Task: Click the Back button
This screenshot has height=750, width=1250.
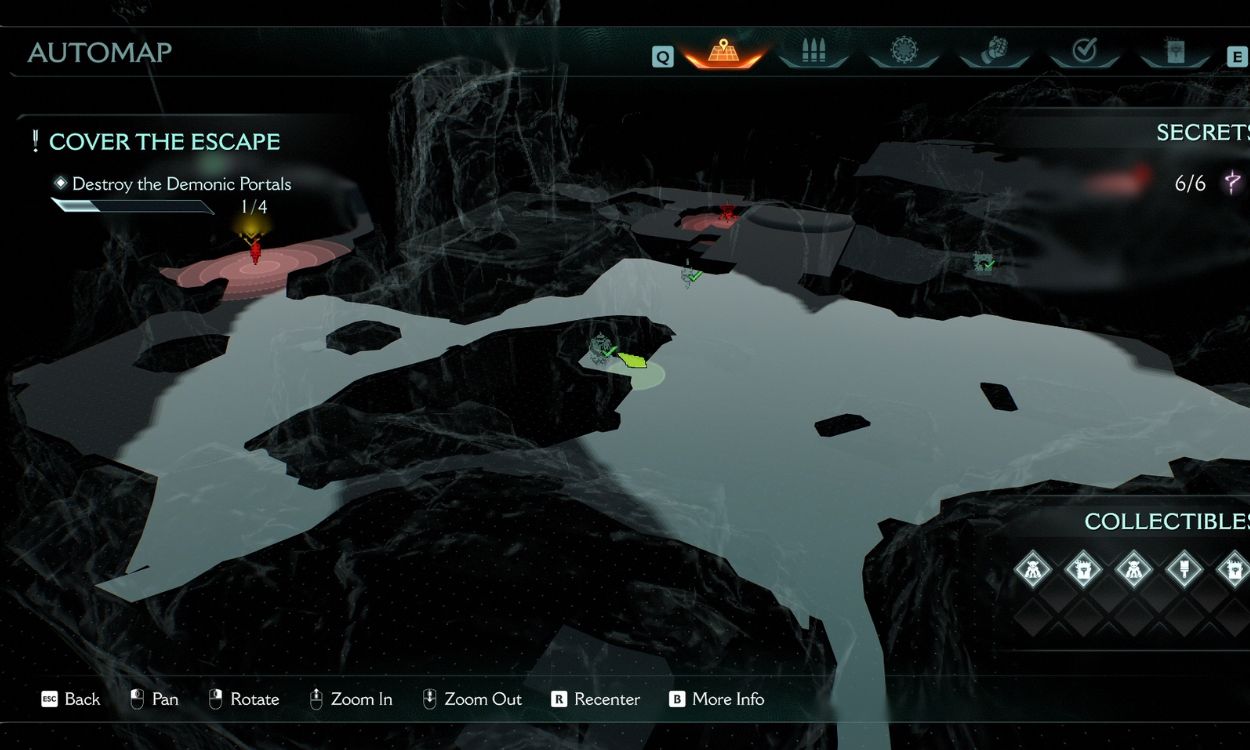Action: [70, 699]
